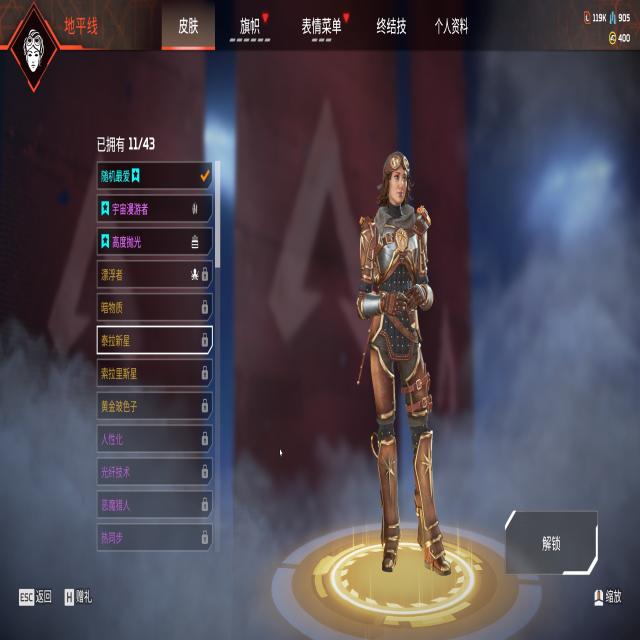Choose the 暗物质 skin row
Image resolution: width=640 pixels, height=640 pixels.
tap(154, 307)
